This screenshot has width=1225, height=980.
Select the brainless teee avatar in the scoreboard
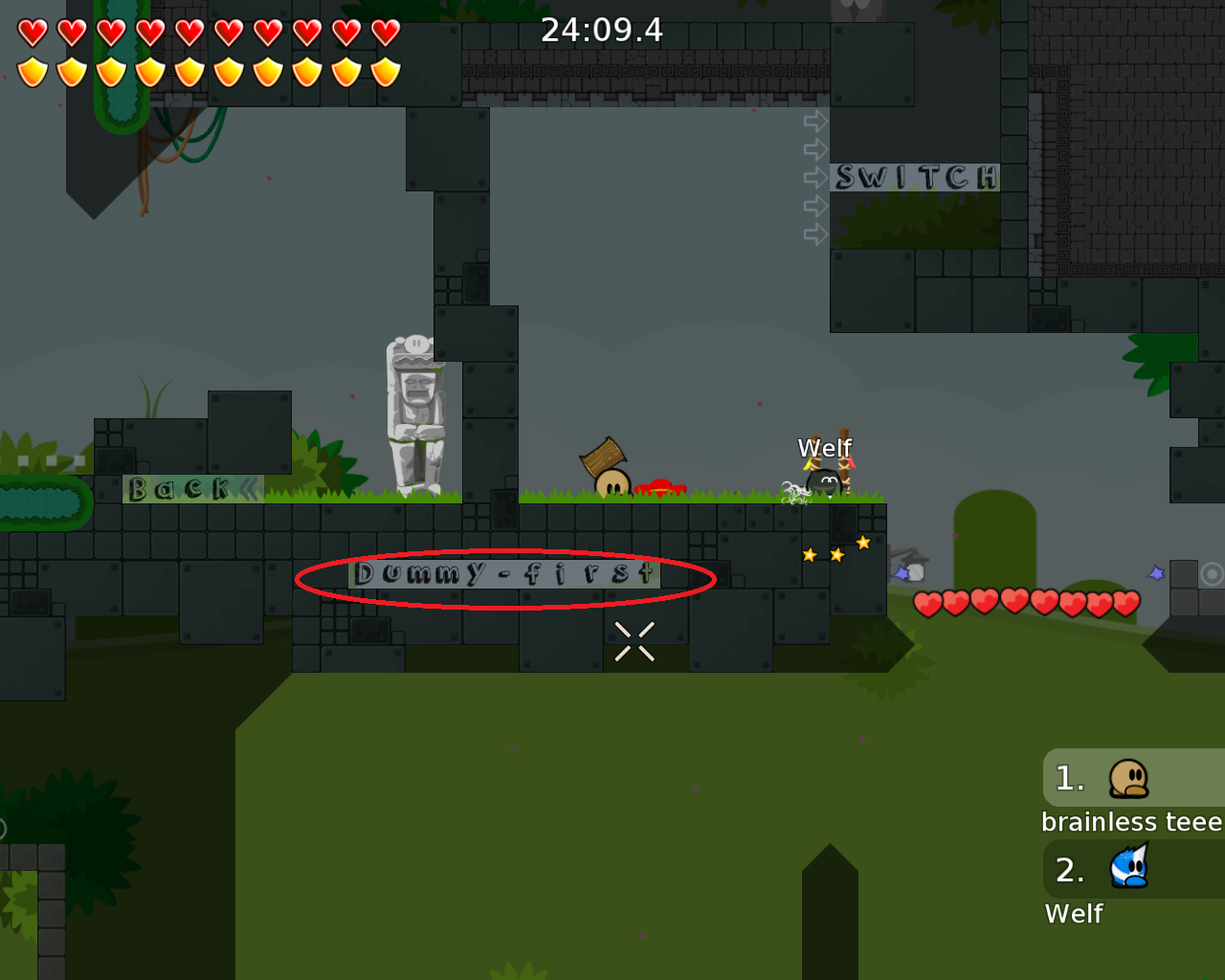pyautogui.click(x=1127, y=777)
